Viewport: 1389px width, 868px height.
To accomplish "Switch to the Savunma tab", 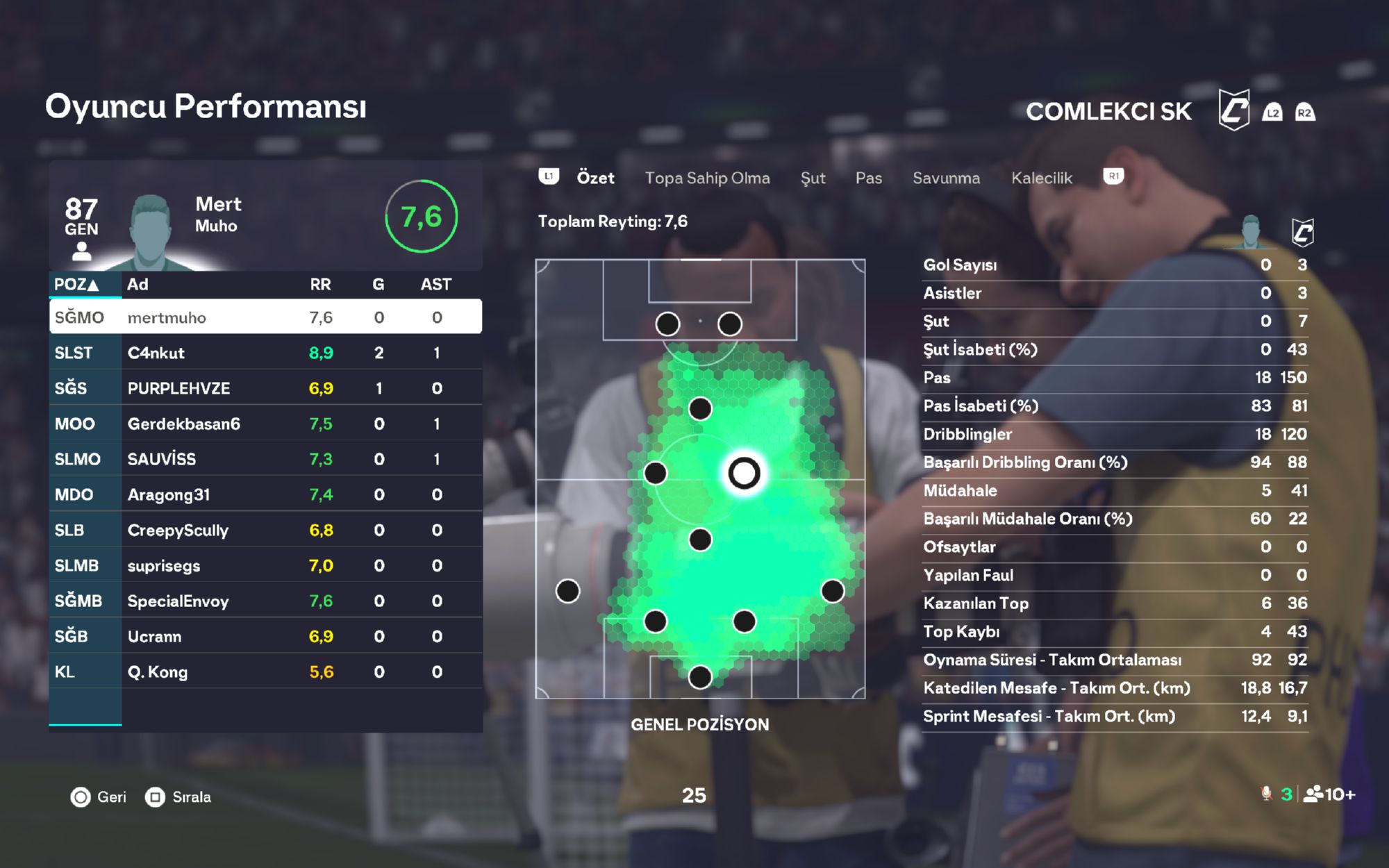I will click(946, 178).
